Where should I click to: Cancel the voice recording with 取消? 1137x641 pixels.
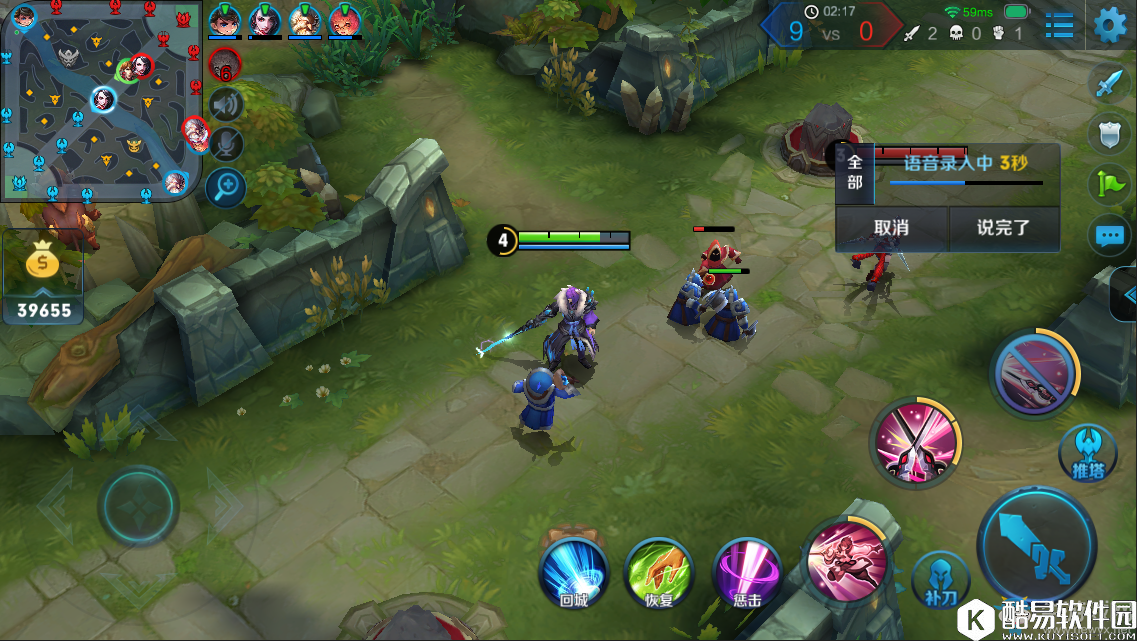pyautogui.click(x=891, y=228)
